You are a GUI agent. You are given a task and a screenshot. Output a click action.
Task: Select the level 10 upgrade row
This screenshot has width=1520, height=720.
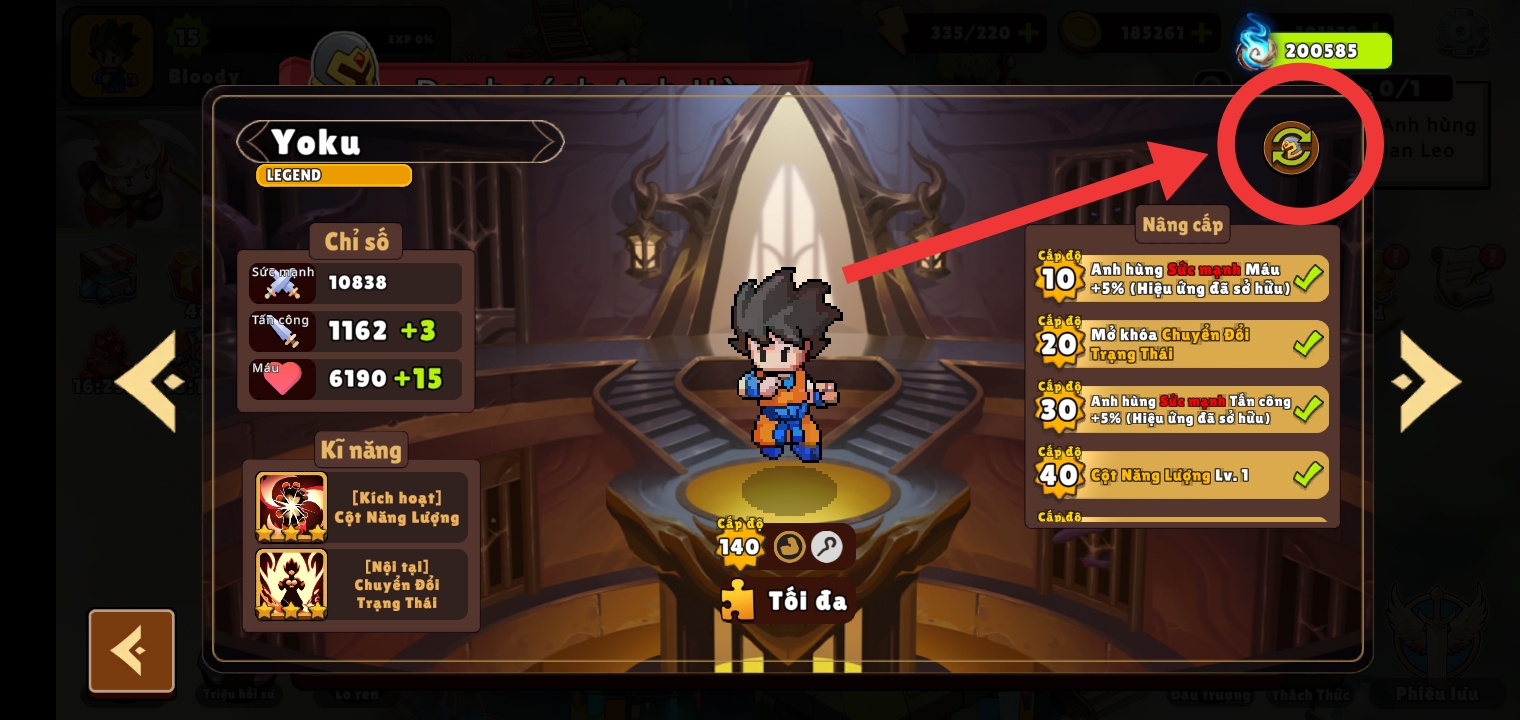coord(1183,279)
